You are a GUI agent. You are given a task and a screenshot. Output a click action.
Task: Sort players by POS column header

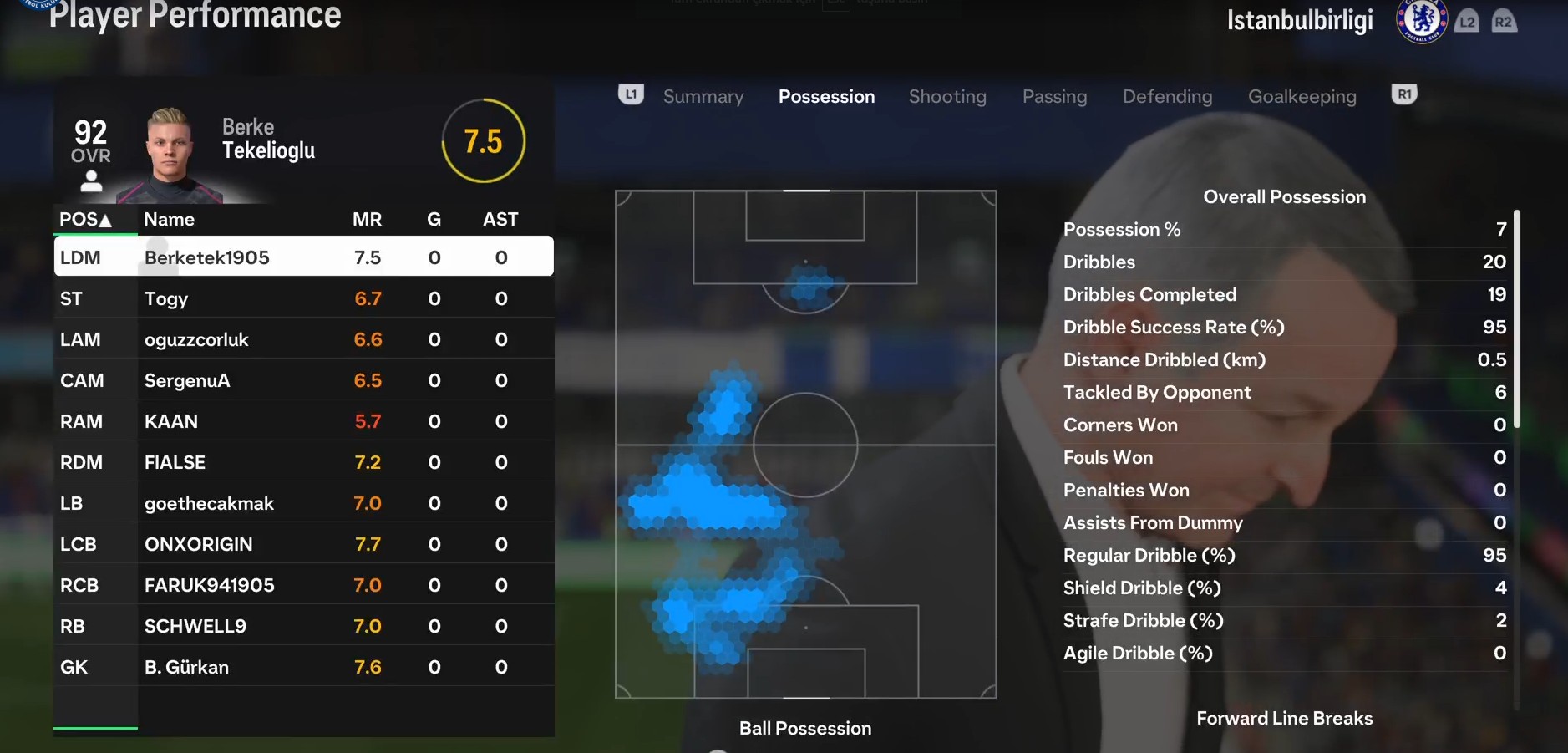coord(85,220)
